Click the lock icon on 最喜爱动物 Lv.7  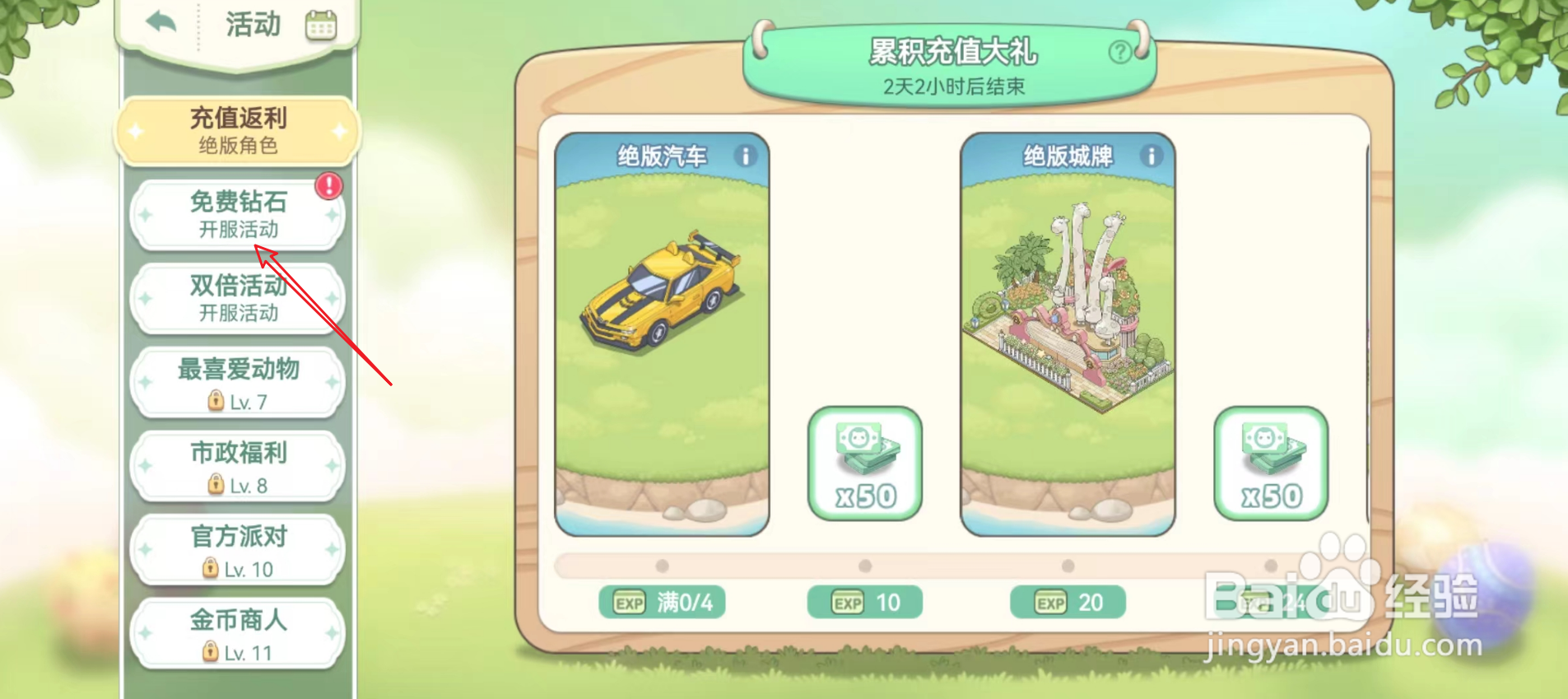coord(215,401)
